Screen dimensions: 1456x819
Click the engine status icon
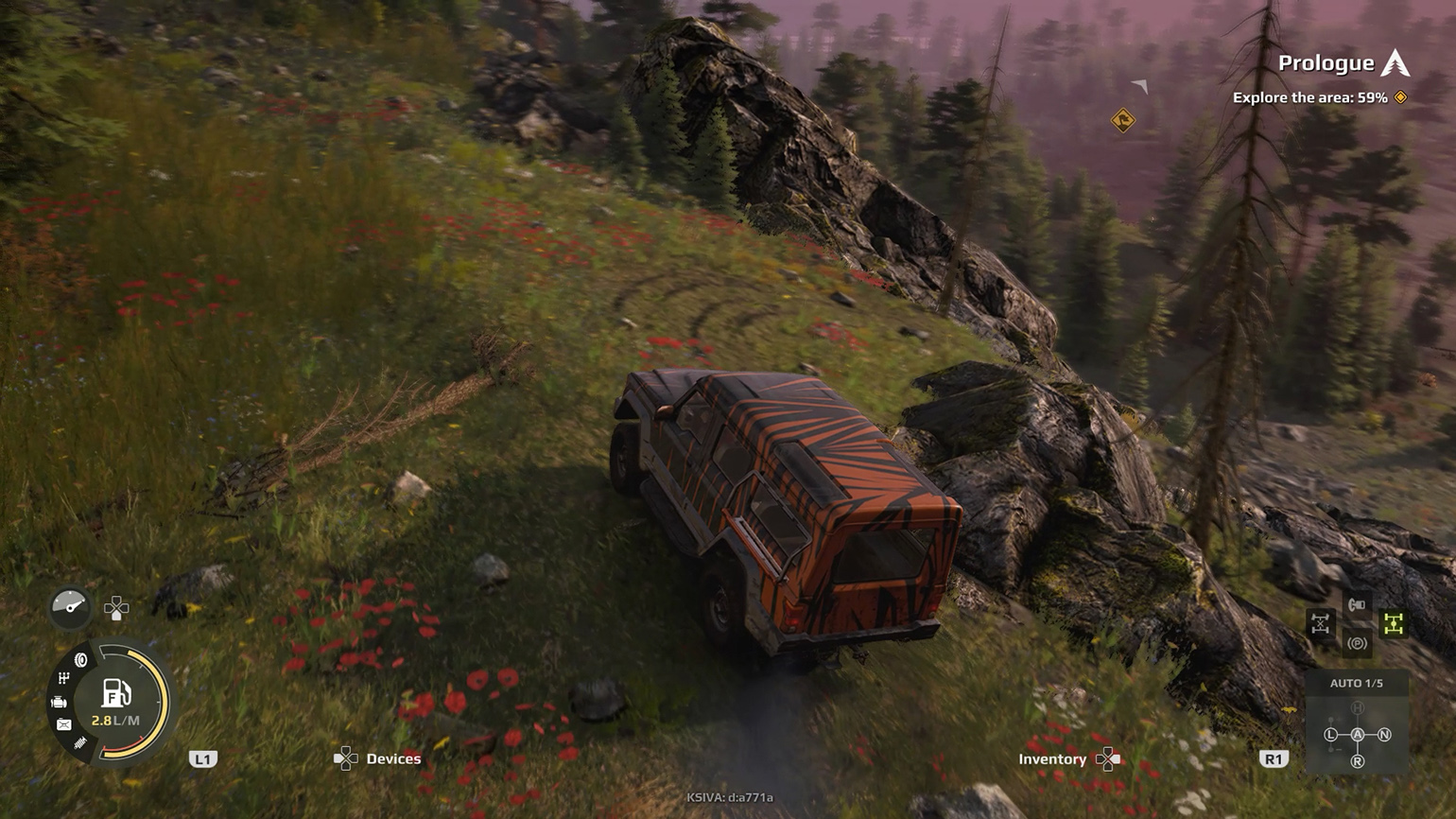click(x=60, y=702)
